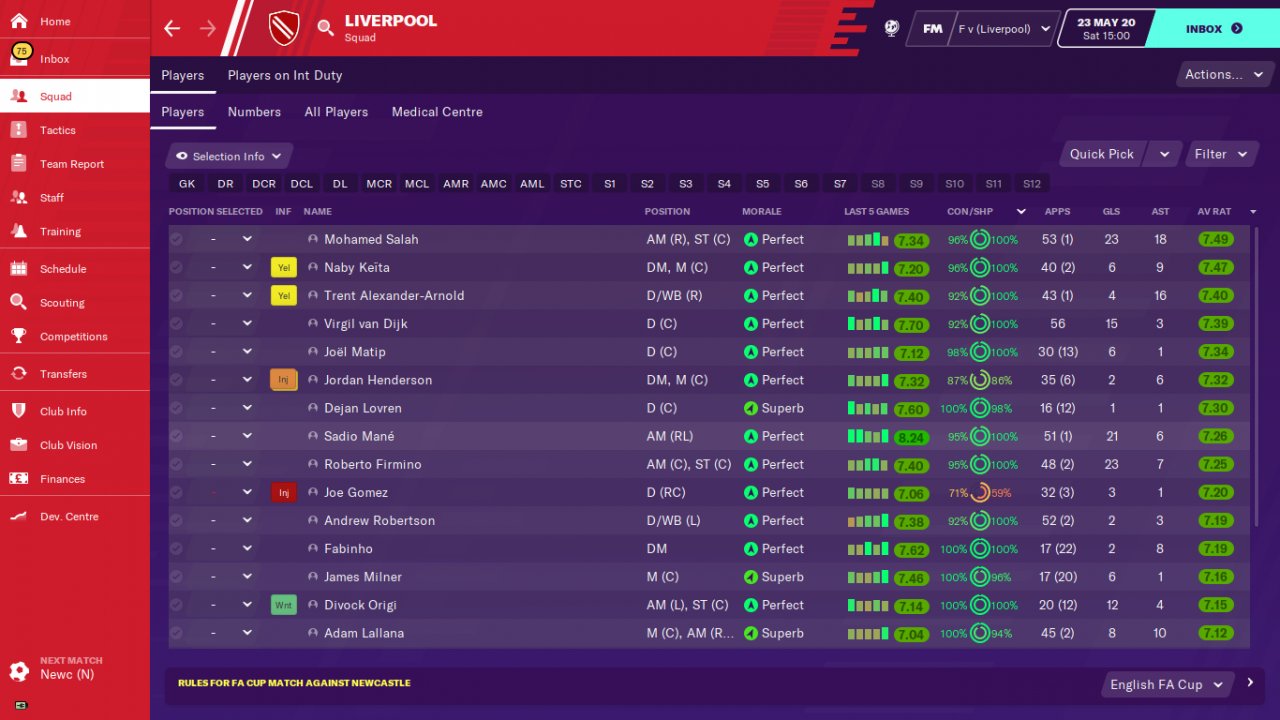Go to the Tactics screen

[57, 130]
